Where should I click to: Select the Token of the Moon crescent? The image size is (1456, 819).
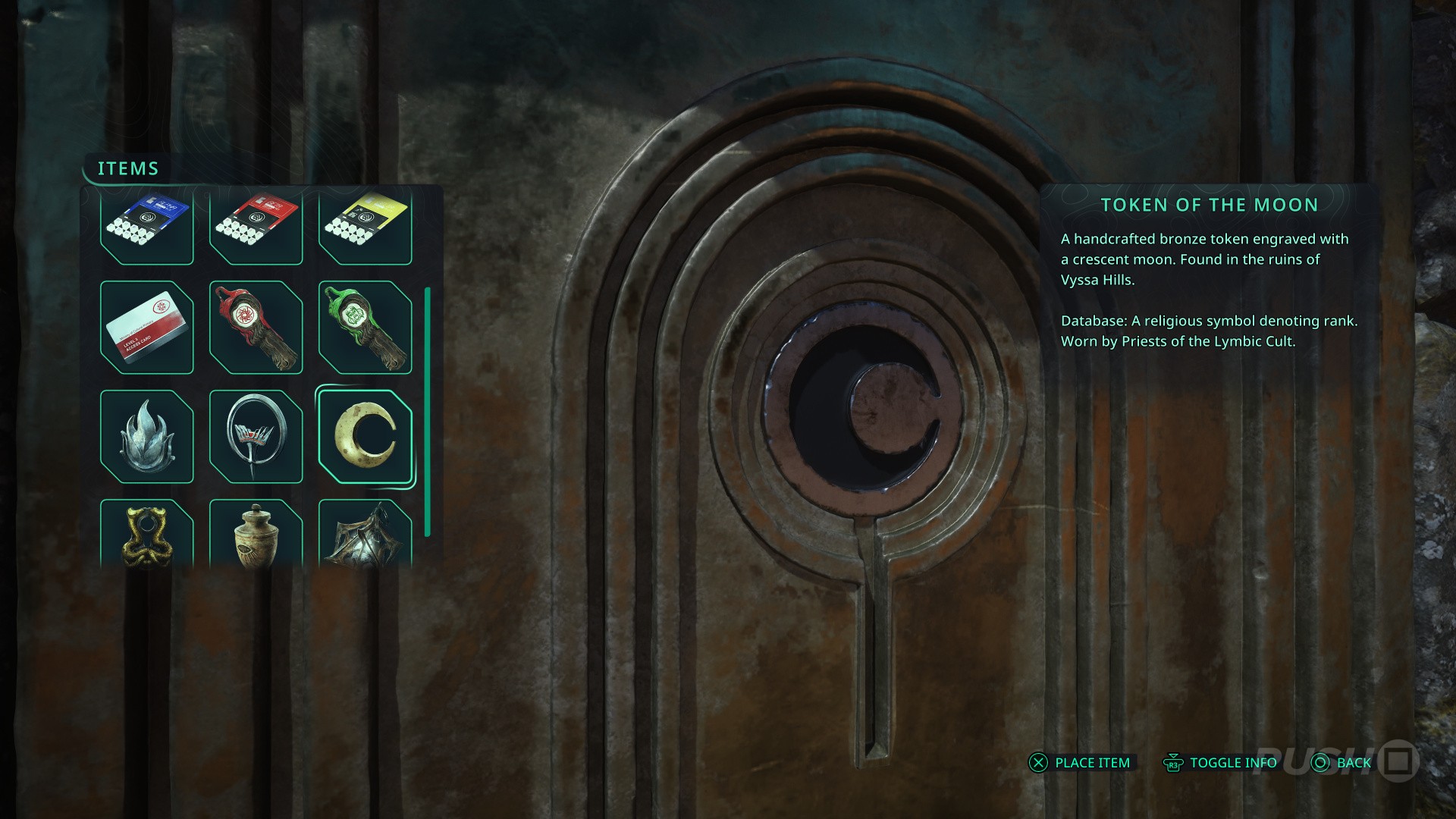tap(365, 437)
